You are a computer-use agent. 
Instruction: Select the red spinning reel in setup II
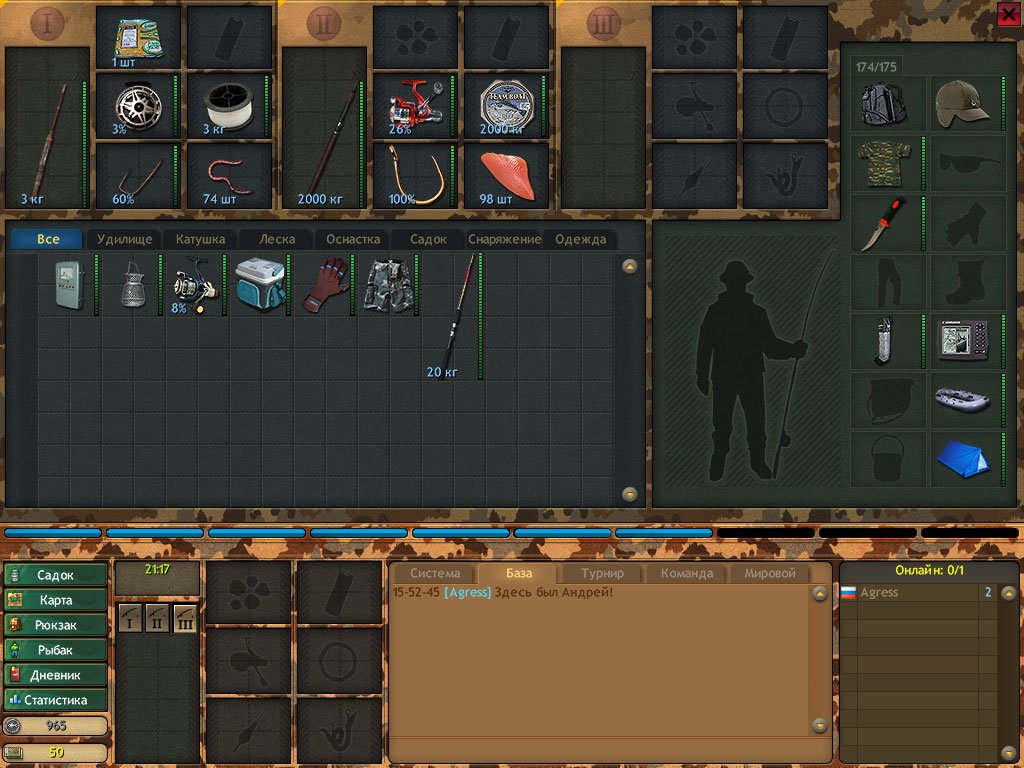click(414, 105)
